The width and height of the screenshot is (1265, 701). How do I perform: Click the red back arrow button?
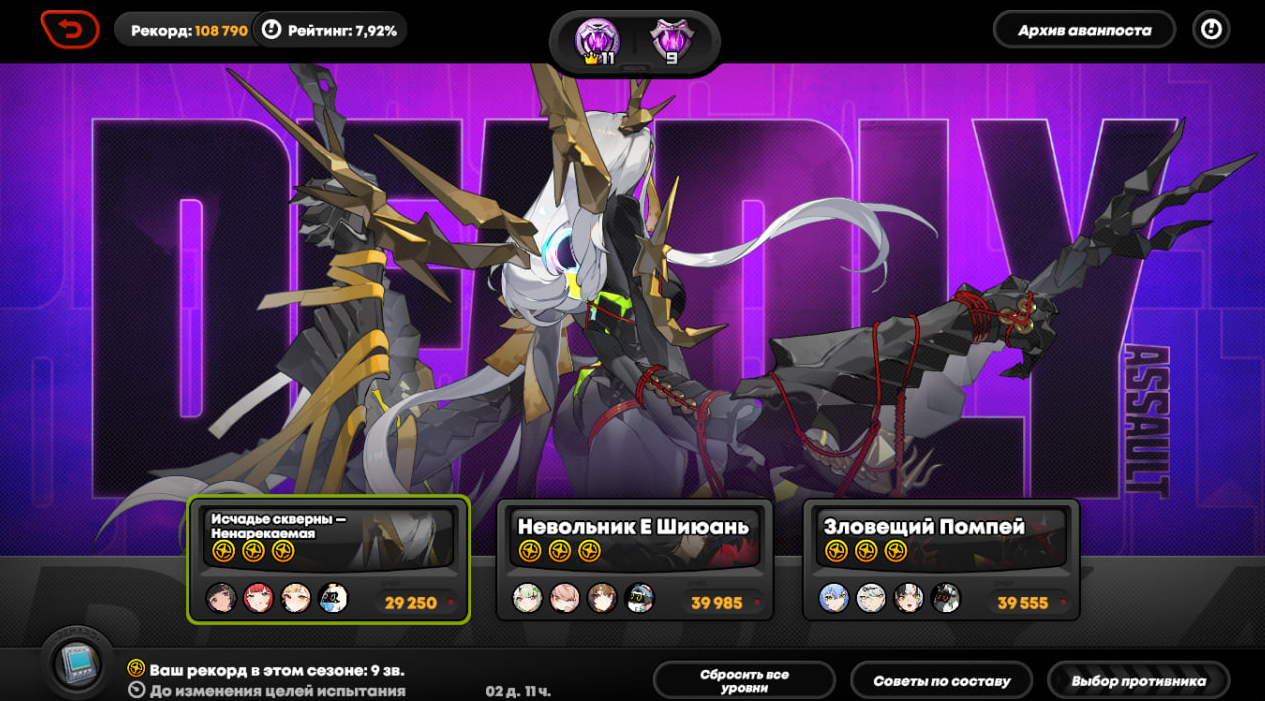coord(70,29)
